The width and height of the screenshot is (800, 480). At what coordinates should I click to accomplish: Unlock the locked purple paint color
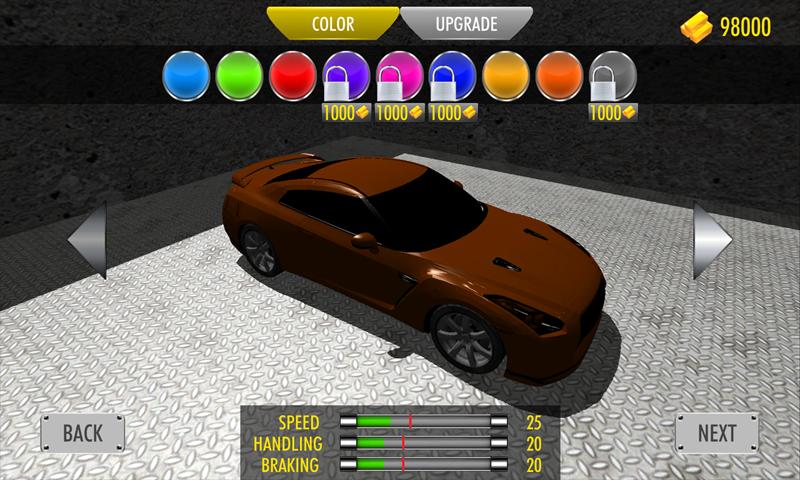pyautogui.click(x=348, y=75)
